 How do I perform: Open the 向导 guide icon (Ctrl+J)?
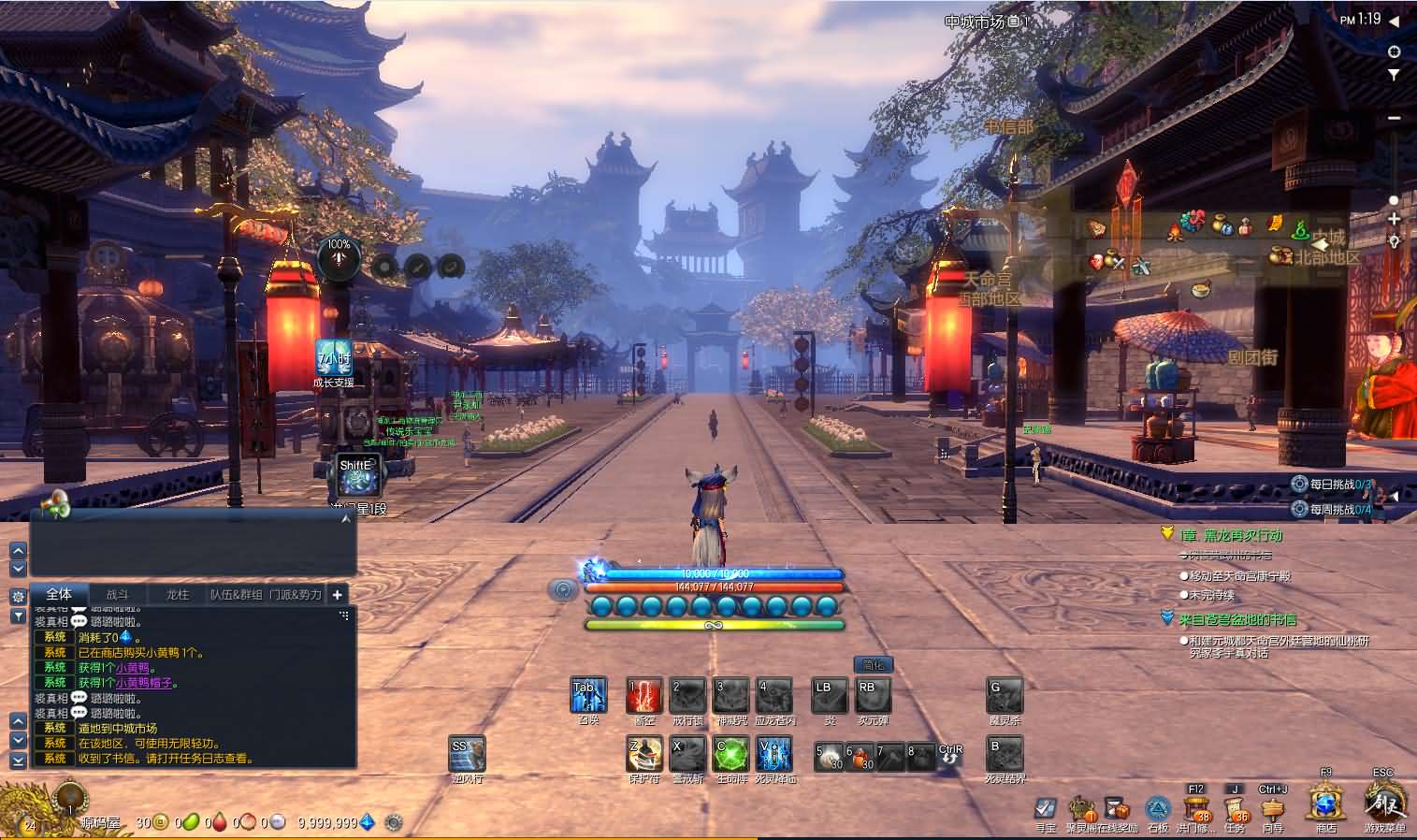1274,806
